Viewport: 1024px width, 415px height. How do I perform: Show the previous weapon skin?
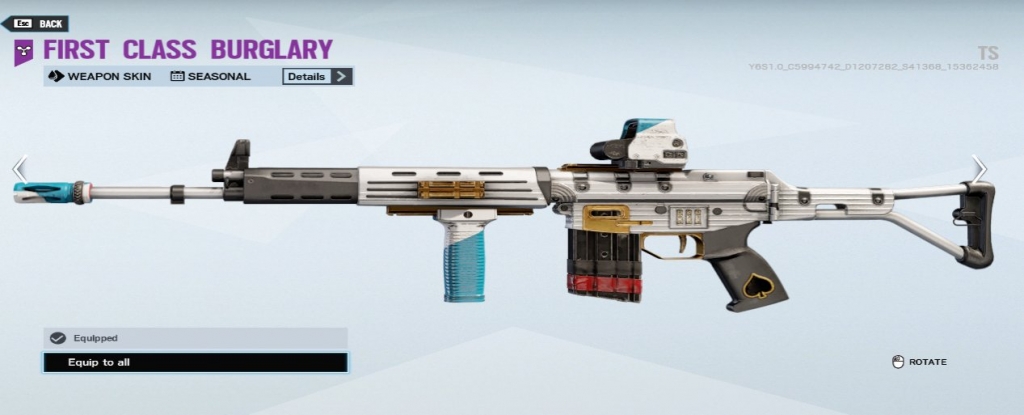click(19, 169)
